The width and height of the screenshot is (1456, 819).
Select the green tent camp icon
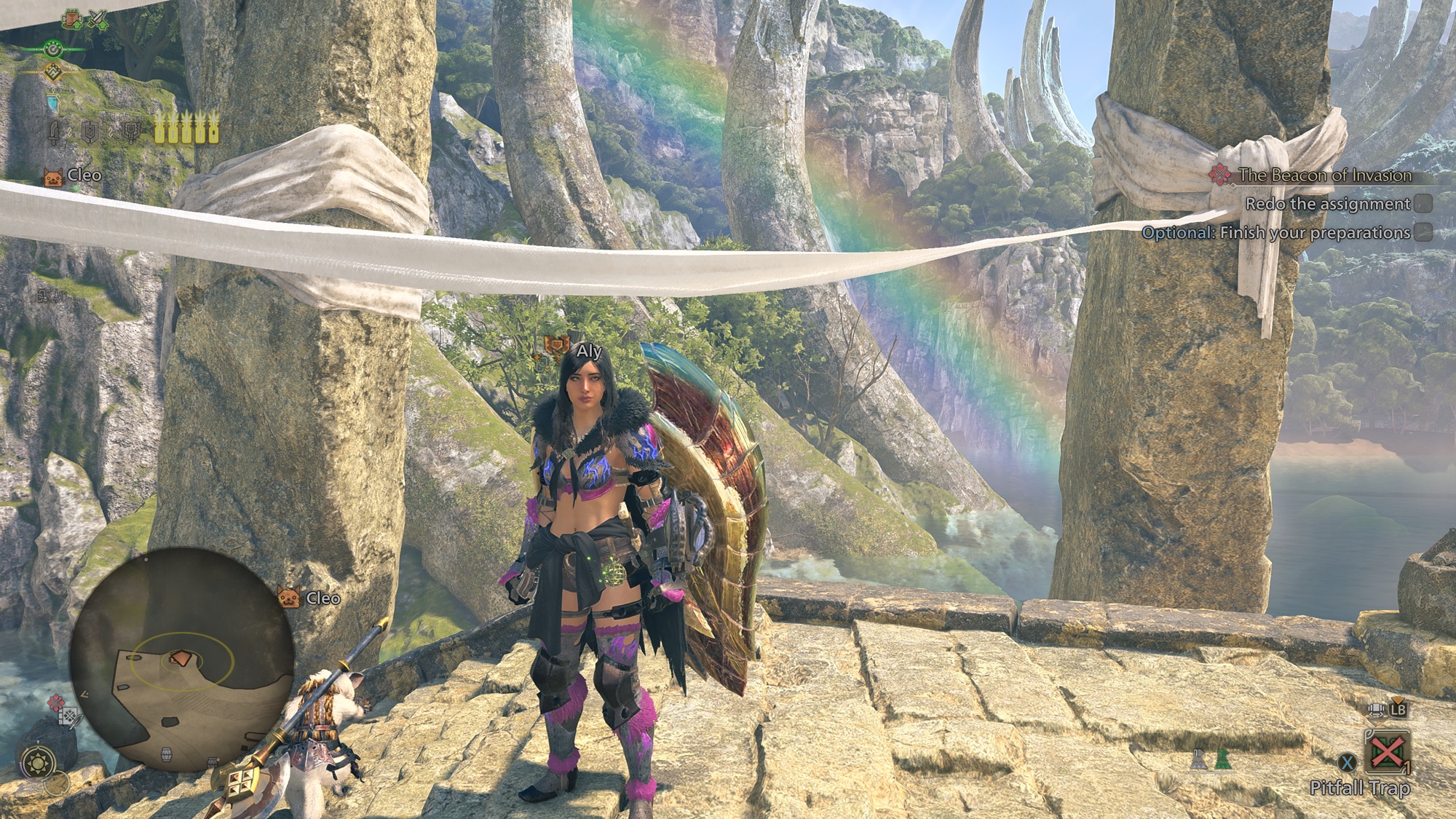[1222, 760]
